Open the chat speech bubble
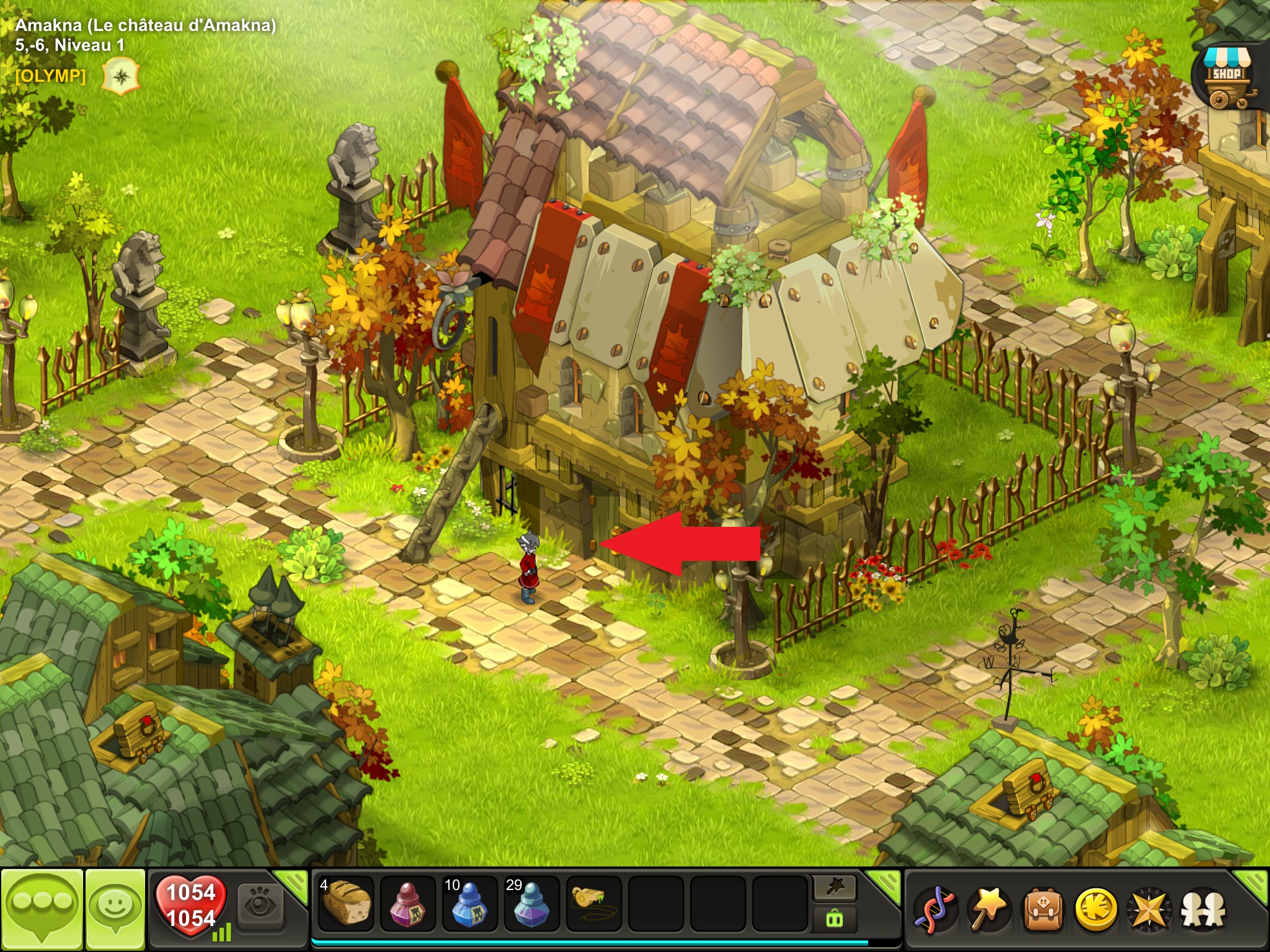The width and height of the screenshot is (1270, 952). (x=42, y=909)
